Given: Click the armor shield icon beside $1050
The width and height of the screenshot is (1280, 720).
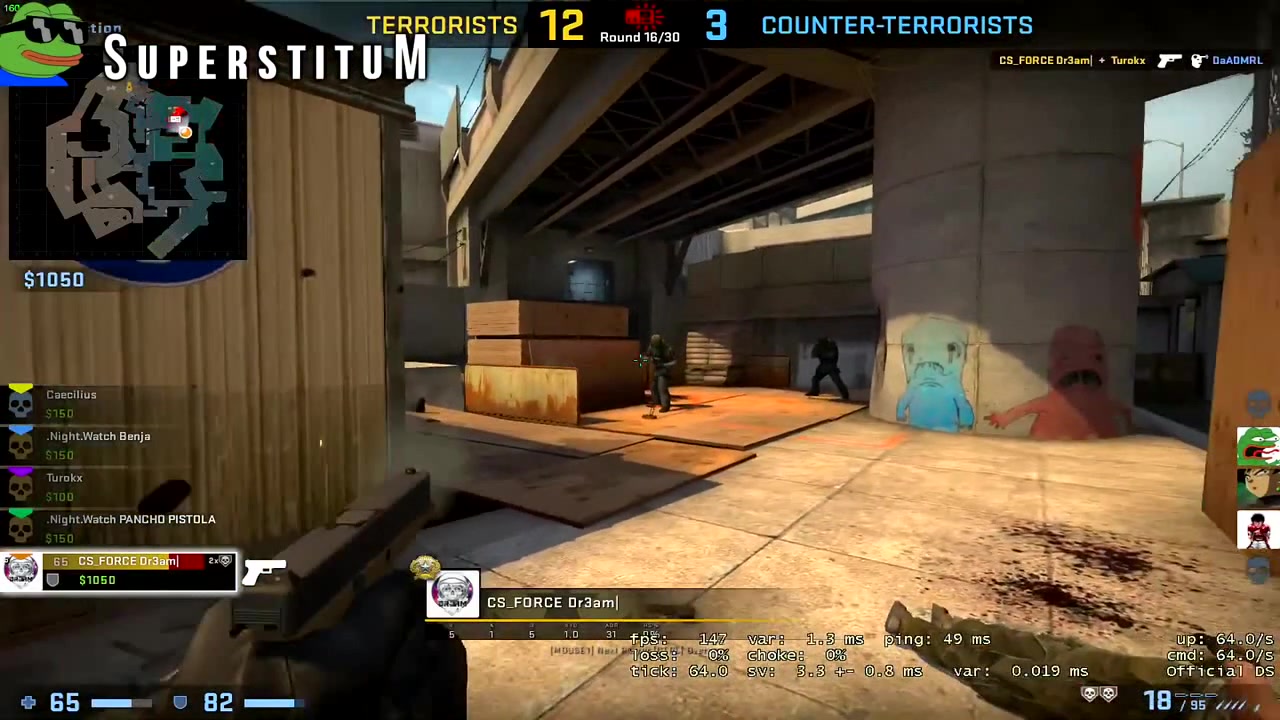Looking at the screenshot, I should [53, 580].
